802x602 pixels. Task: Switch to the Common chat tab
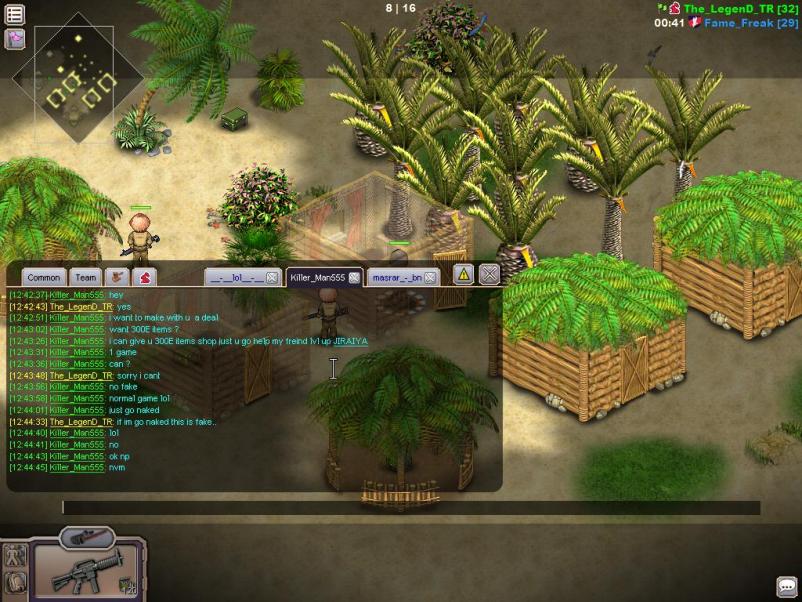44,277
